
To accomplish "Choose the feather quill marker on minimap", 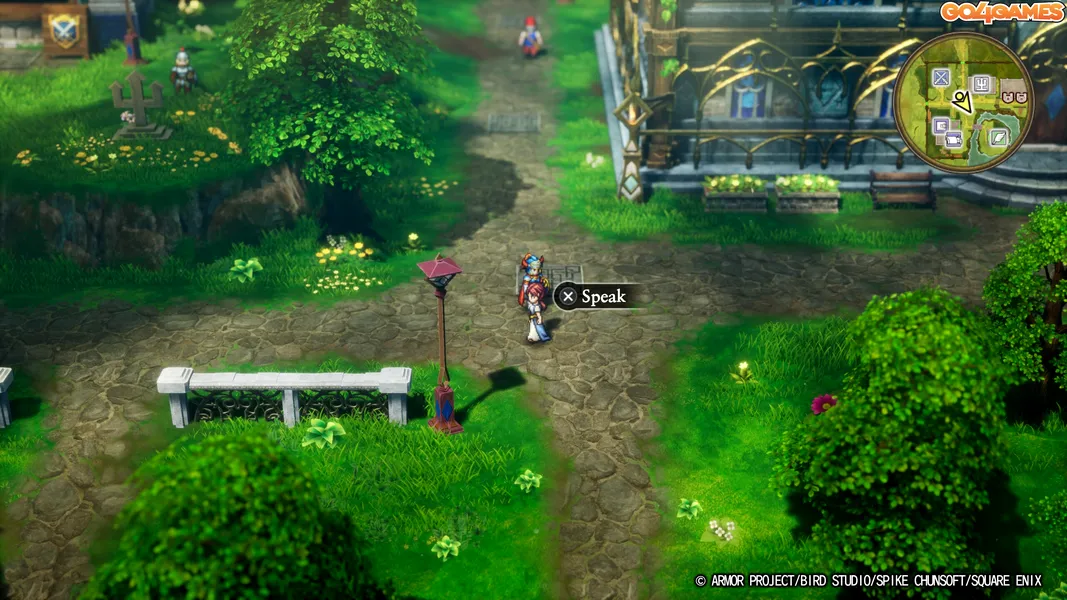I will click(x=998, y=137).
